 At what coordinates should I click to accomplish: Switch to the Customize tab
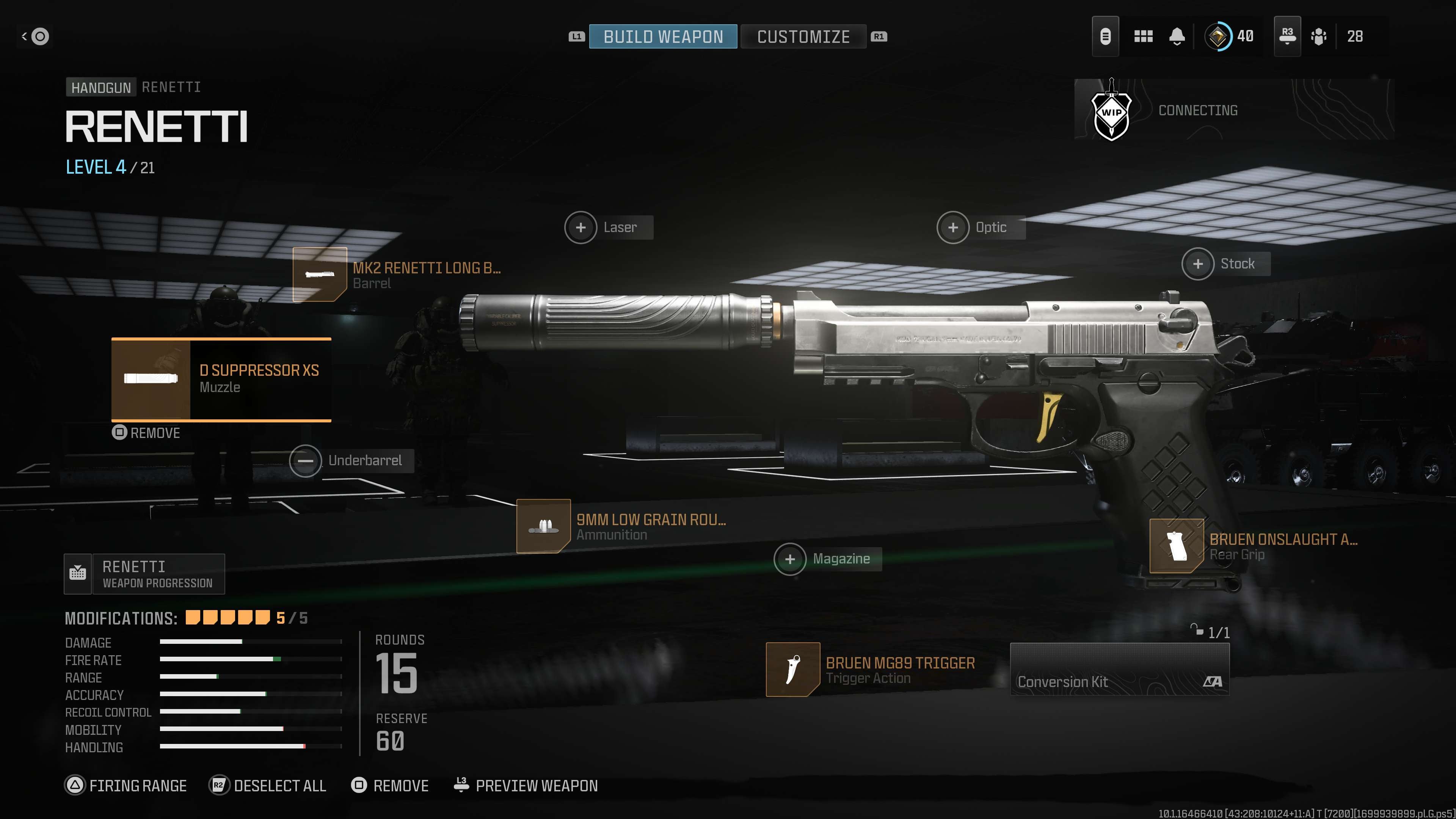803,37
